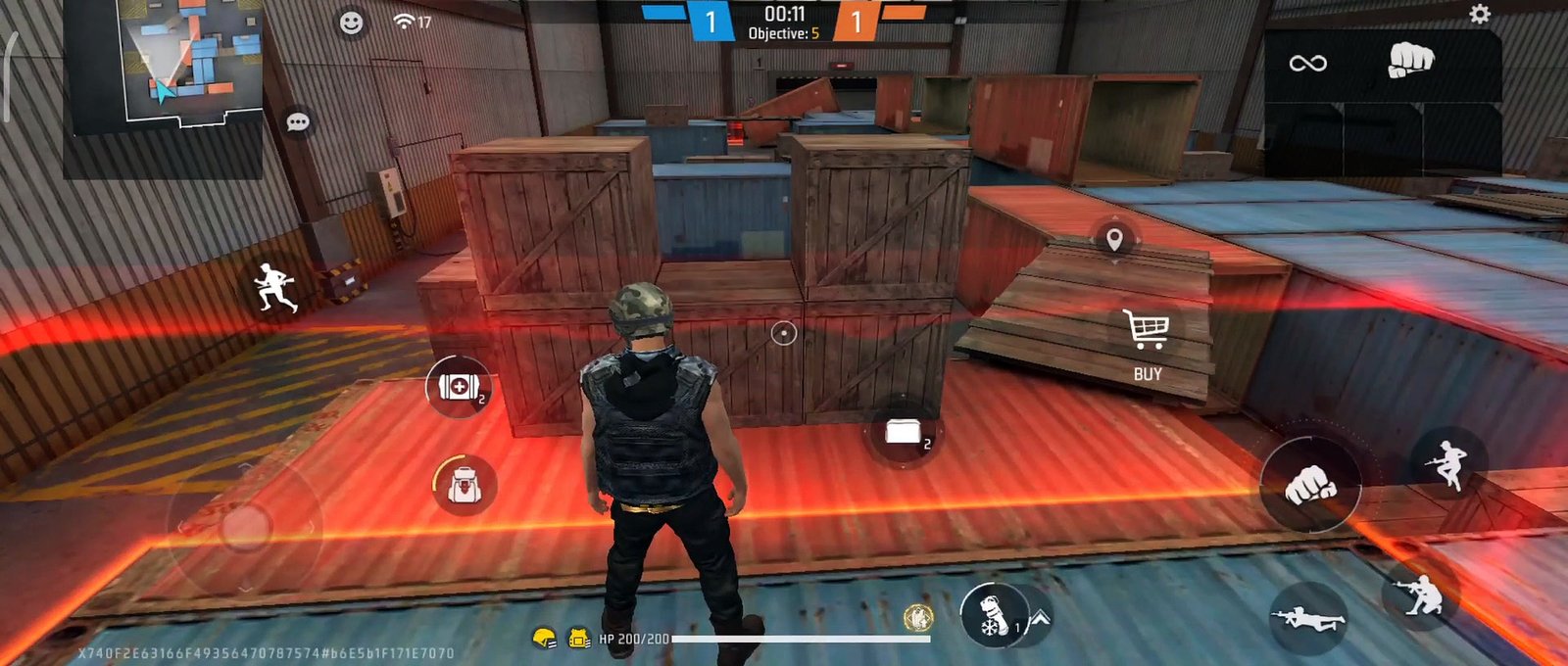Tap the prone stance button
The height and width of the screenshot is (666, 1568).
(x=1307, y=617)
